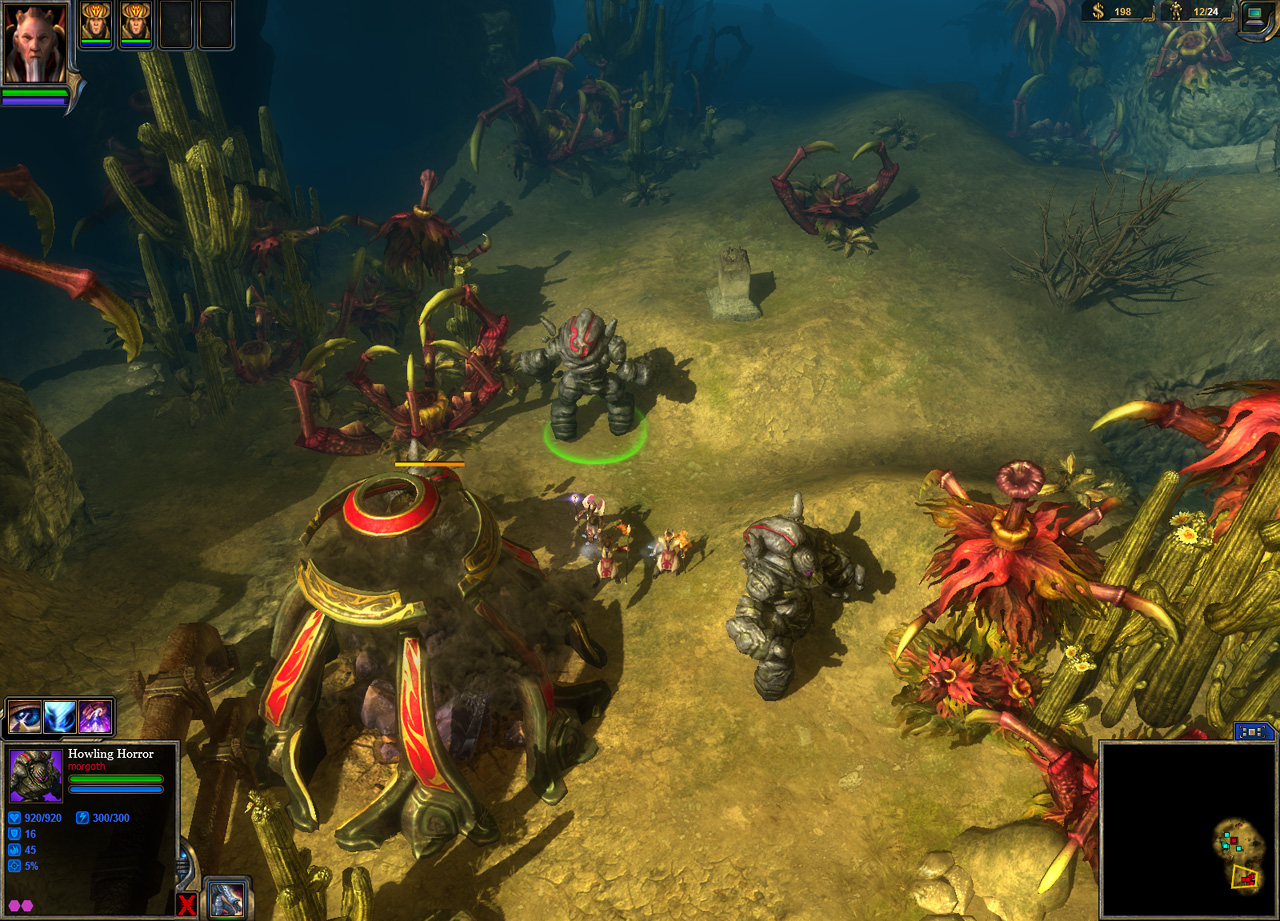
Task: Use the purple hand spell ability
Action: pos(95,717)
